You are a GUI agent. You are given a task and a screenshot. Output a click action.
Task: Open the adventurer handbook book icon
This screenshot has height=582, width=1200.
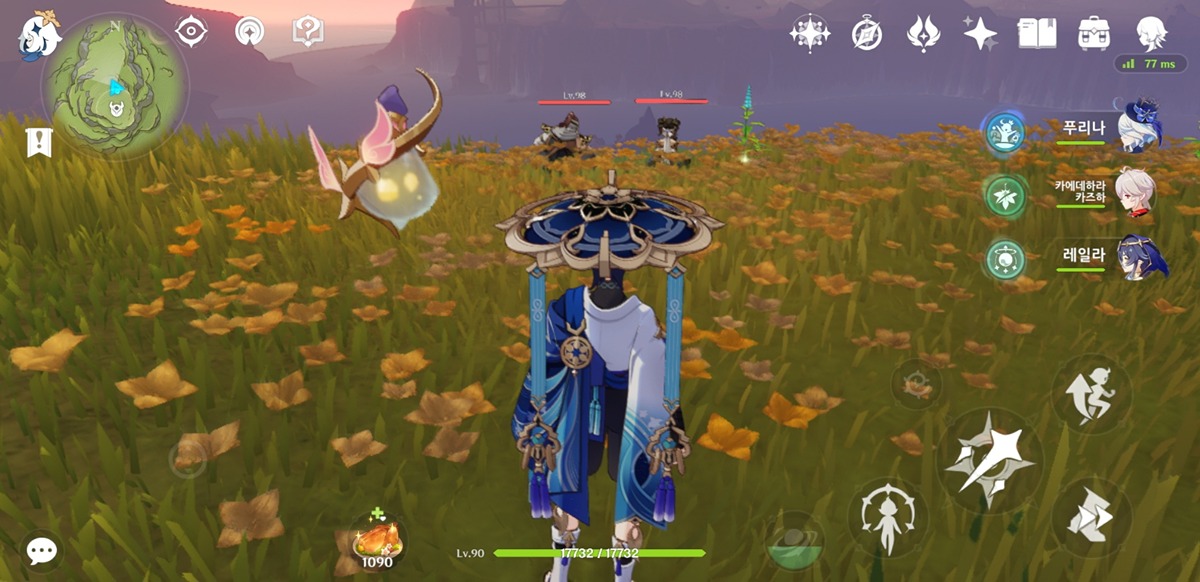tap(1037, 33)
